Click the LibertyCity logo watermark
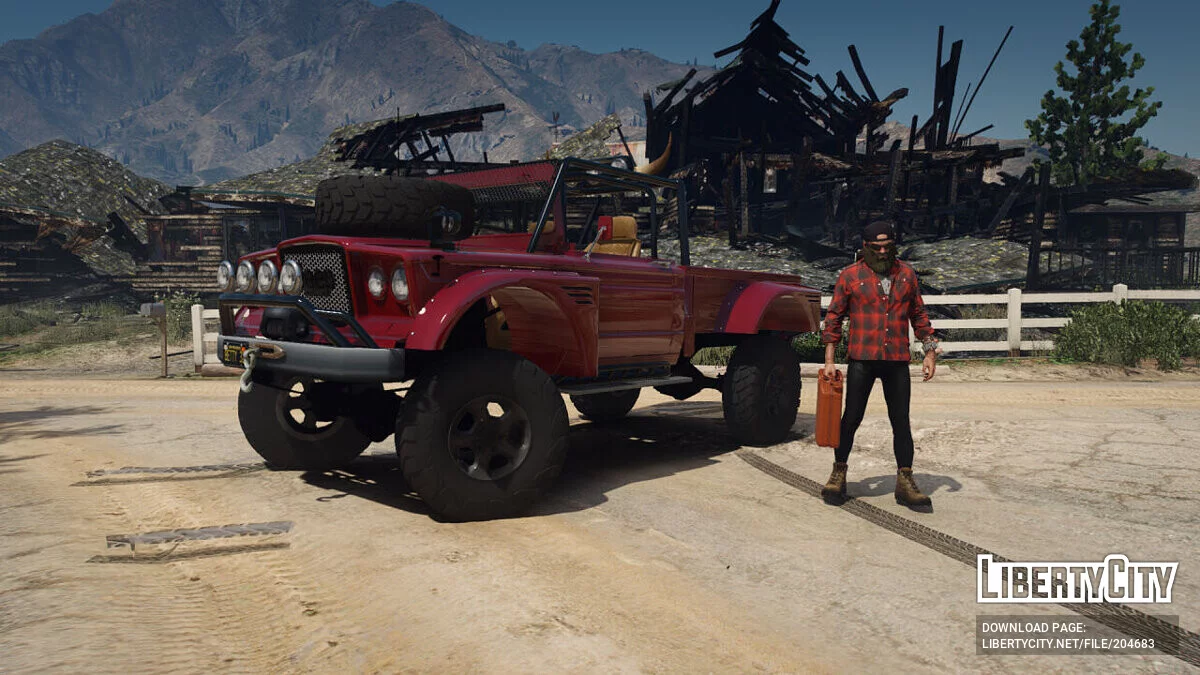The width and height of the screenshot is (1200, 675). [x=1077, y=579]
